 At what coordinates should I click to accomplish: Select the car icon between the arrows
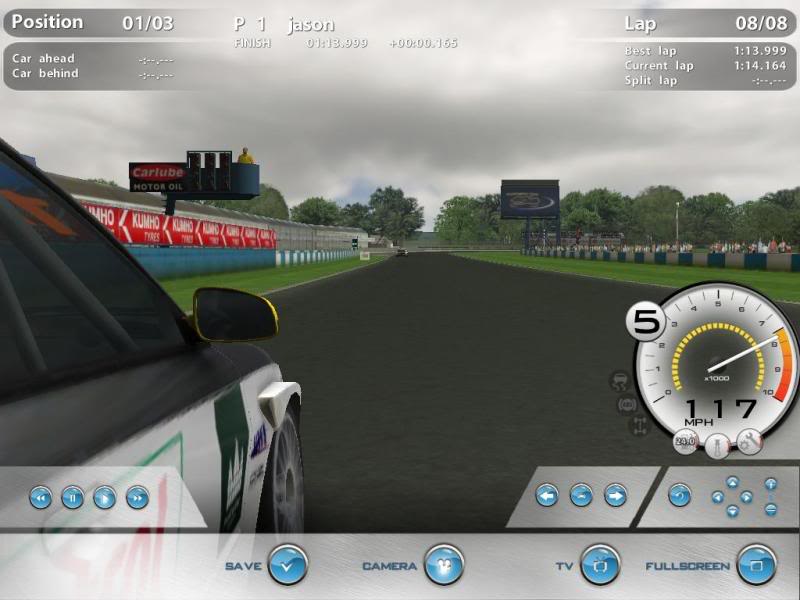tap(581, 494)
